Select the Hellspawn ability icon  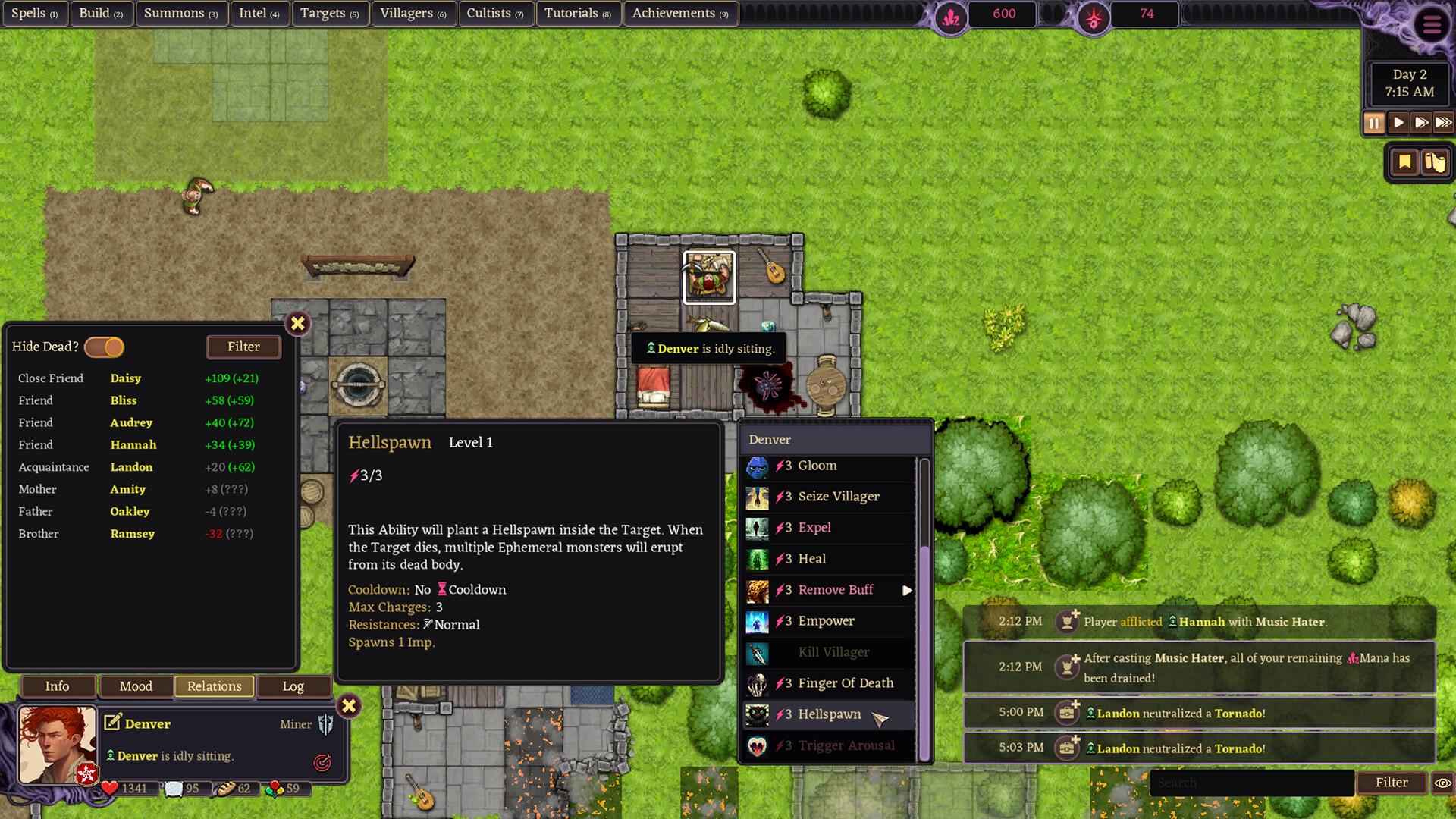[757, 714]
